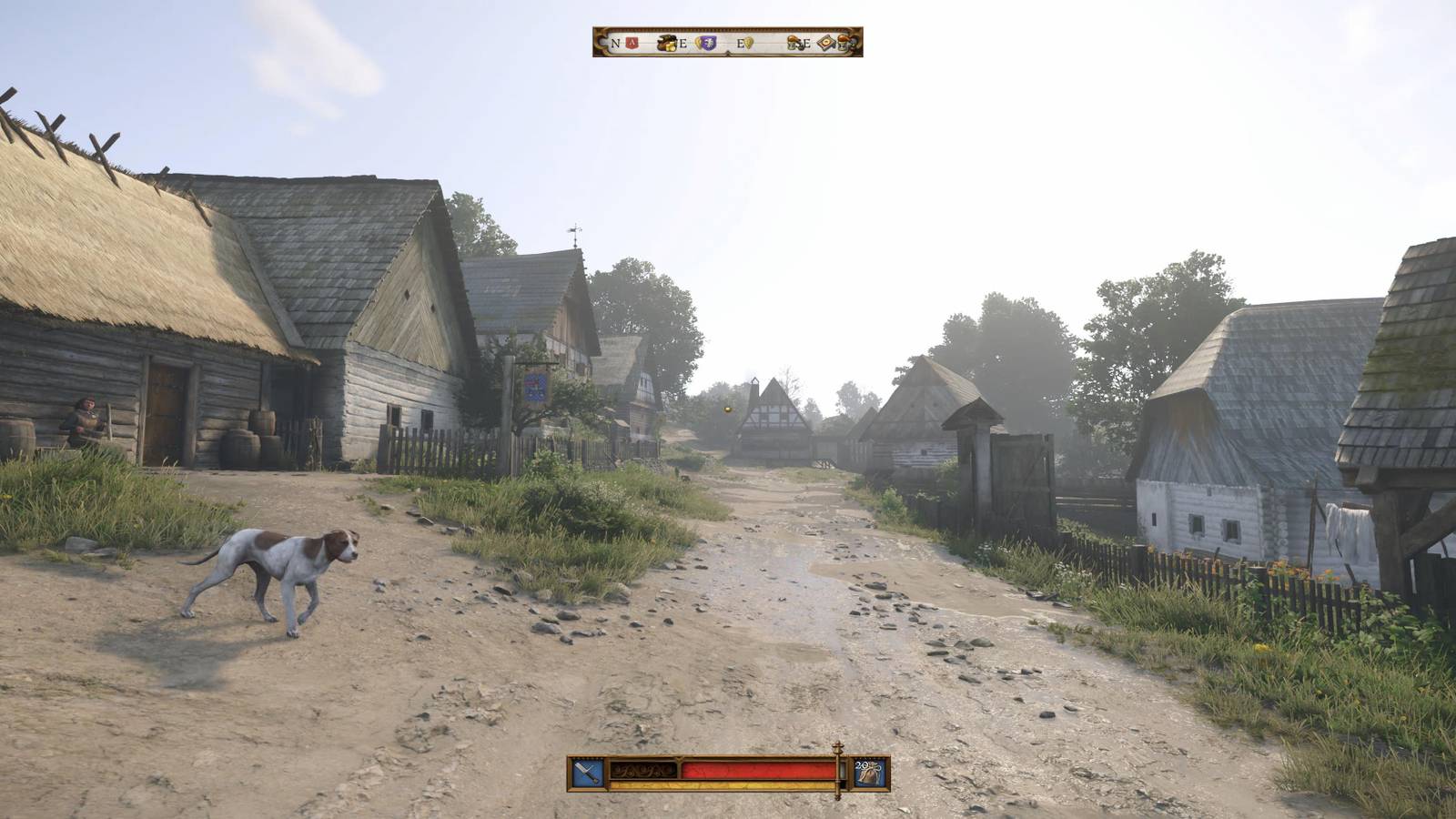Click the N direction letter on the compass
This screenshot has width=1456, height=819.
click(615, 43)
